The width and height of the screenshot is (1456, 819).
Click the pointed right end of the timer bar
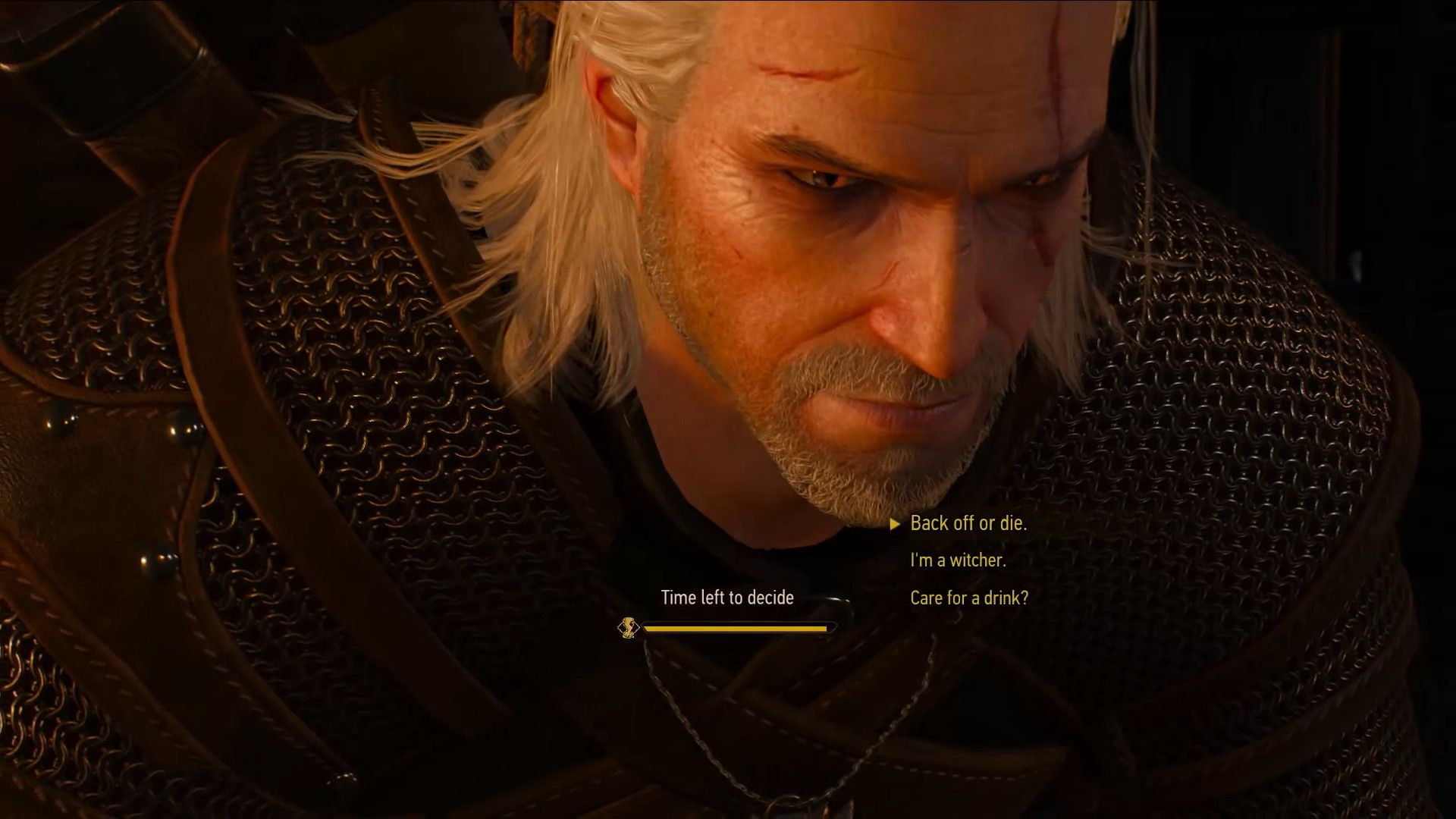(x=834, y=626)
